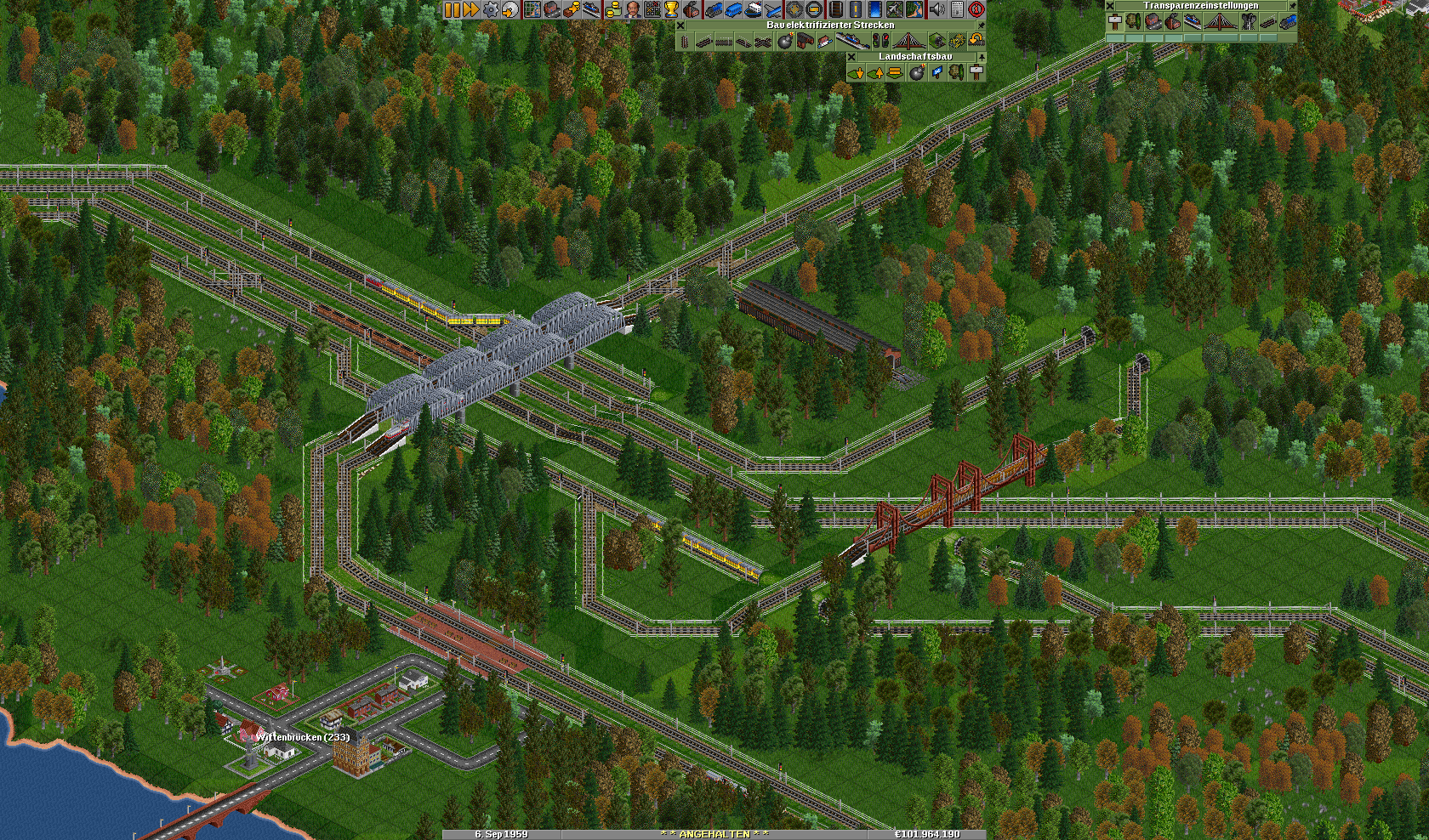Activate the rail toolbar's dynamite demolish tool

coord(784,41)
